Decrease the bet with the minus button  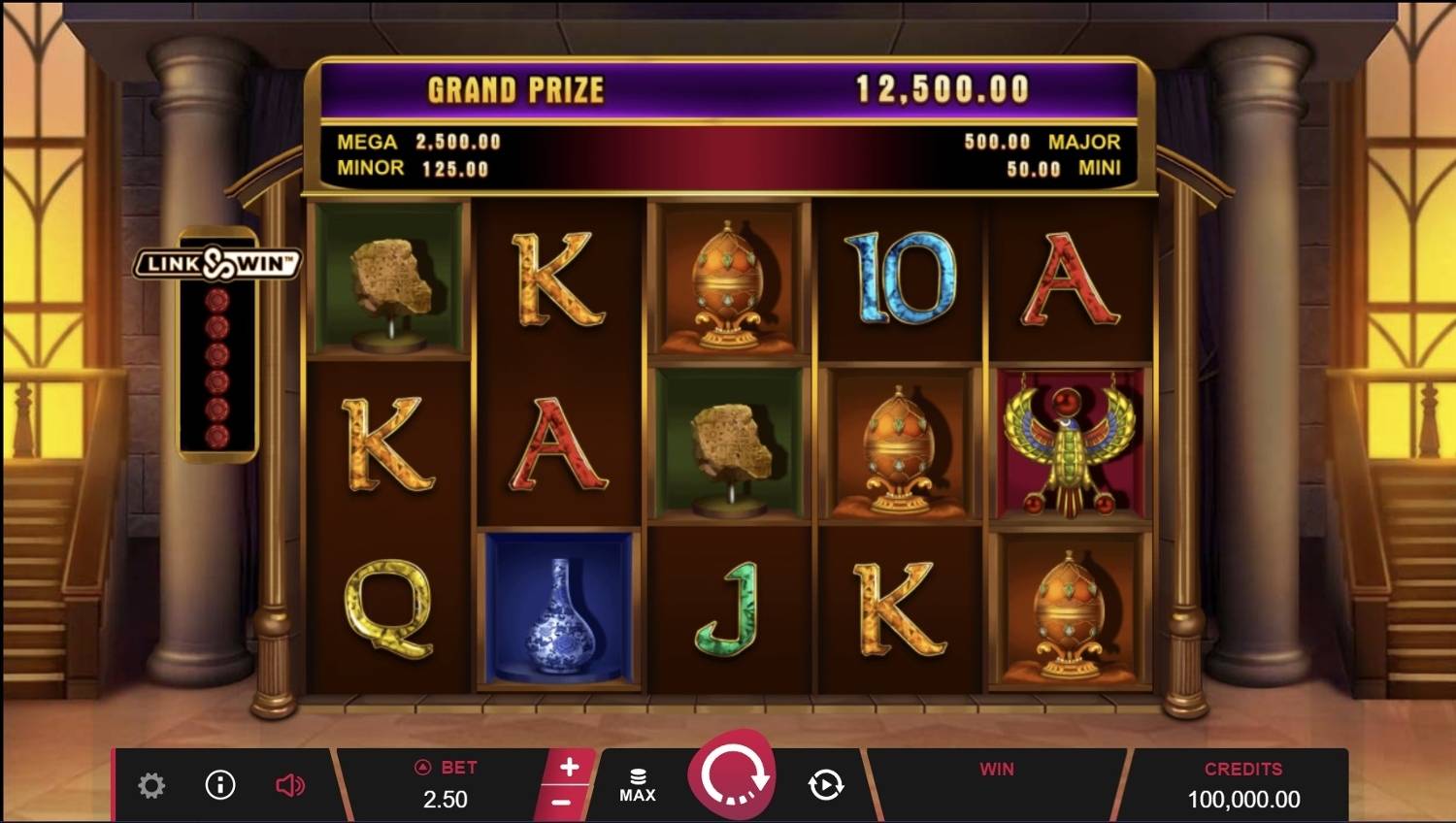561,803
